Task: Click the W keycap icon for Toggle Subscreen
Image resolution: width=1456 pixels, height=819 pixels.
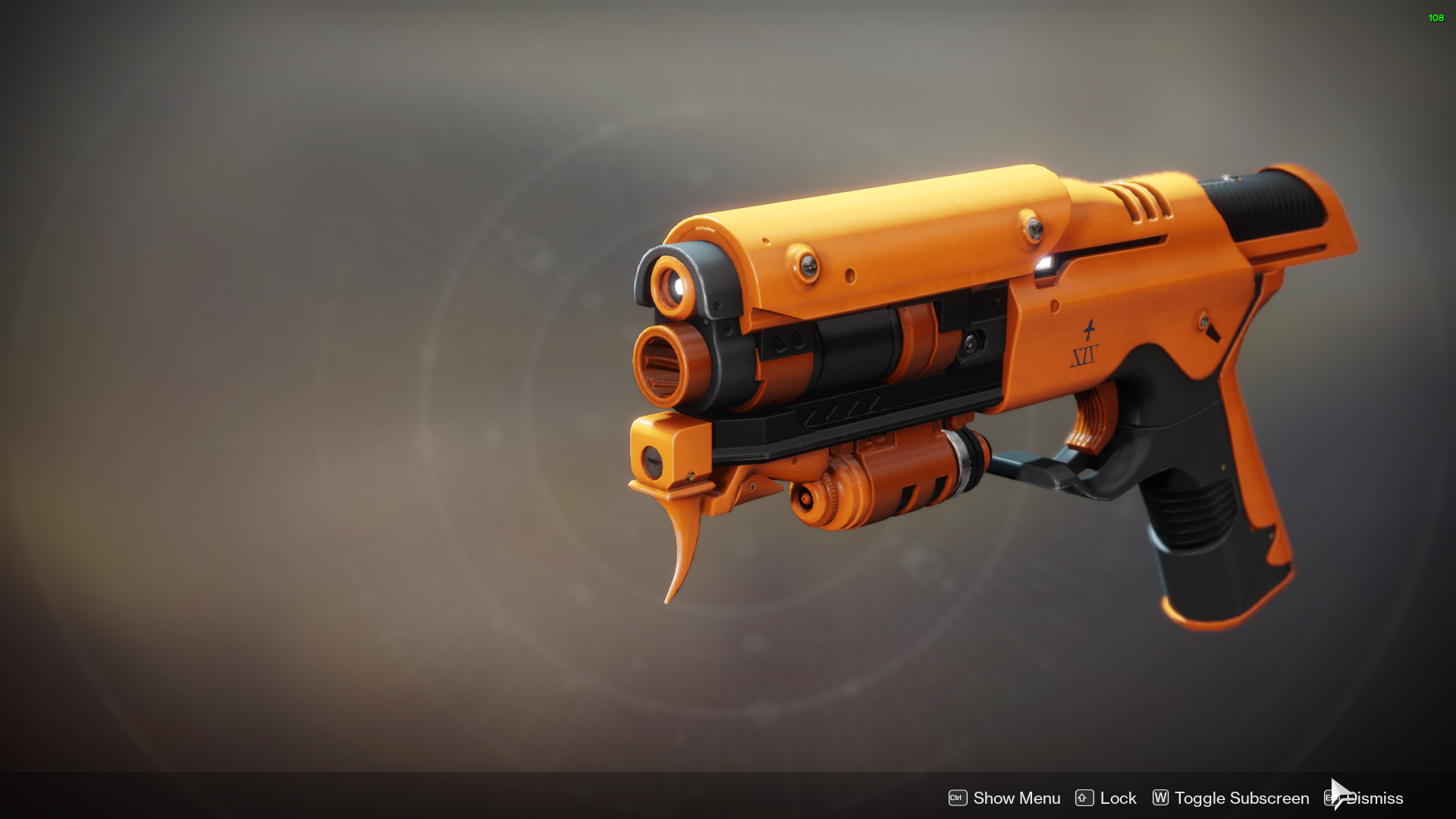Action: coord(1159,798)
